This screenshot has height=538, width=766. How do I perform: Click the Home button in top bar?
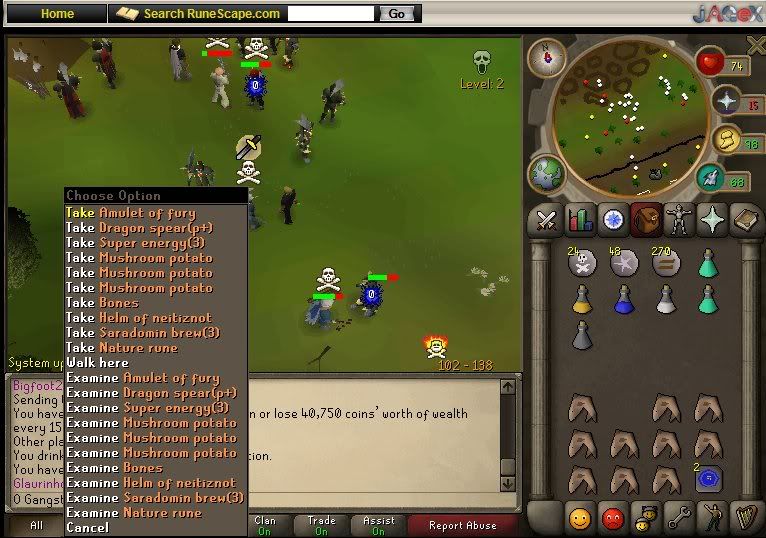(x=57, y=14)
